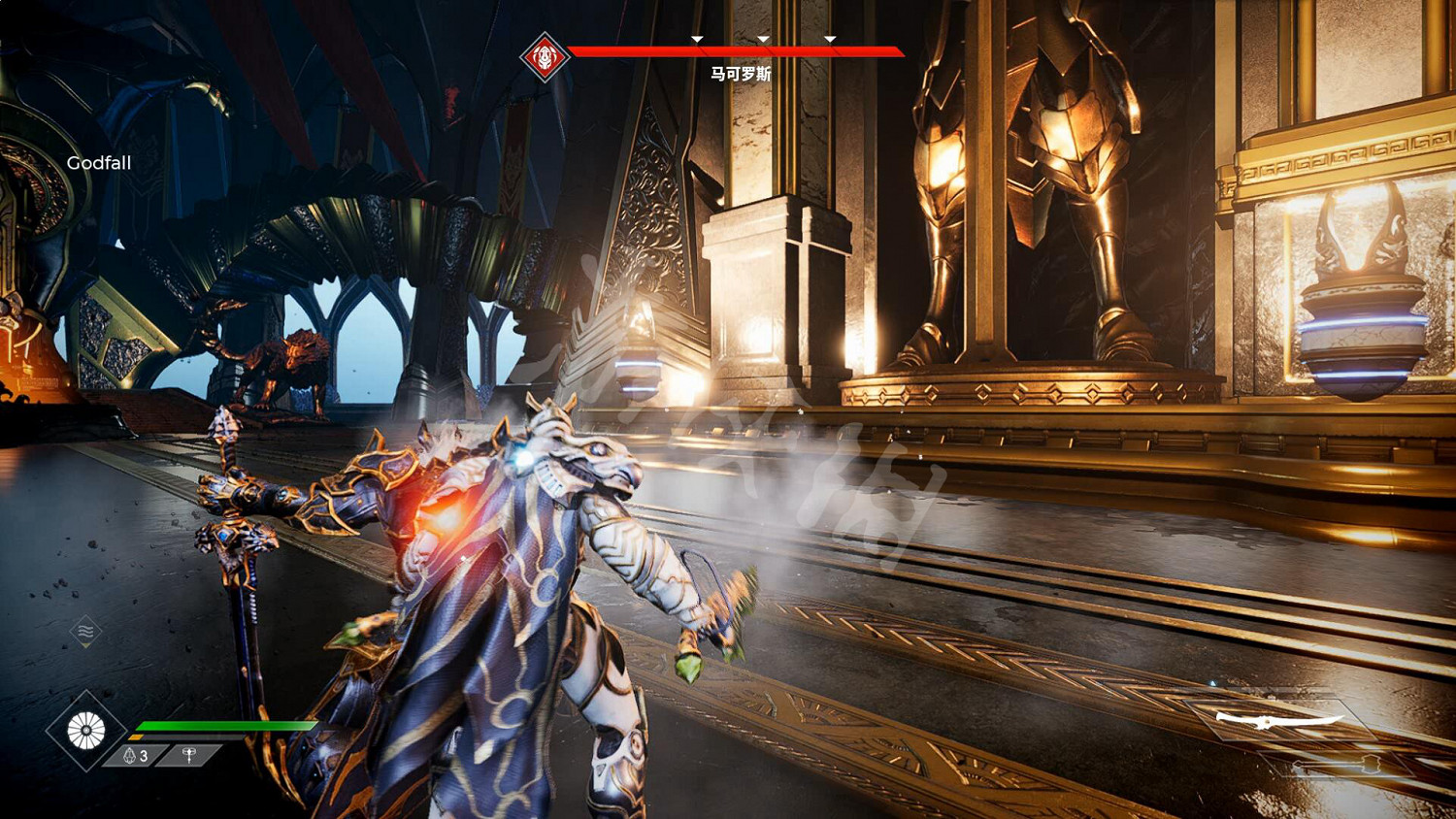Activate the white shield ability diamond
The width and height of the screenshot is (1456, 819).
(85, 731)
